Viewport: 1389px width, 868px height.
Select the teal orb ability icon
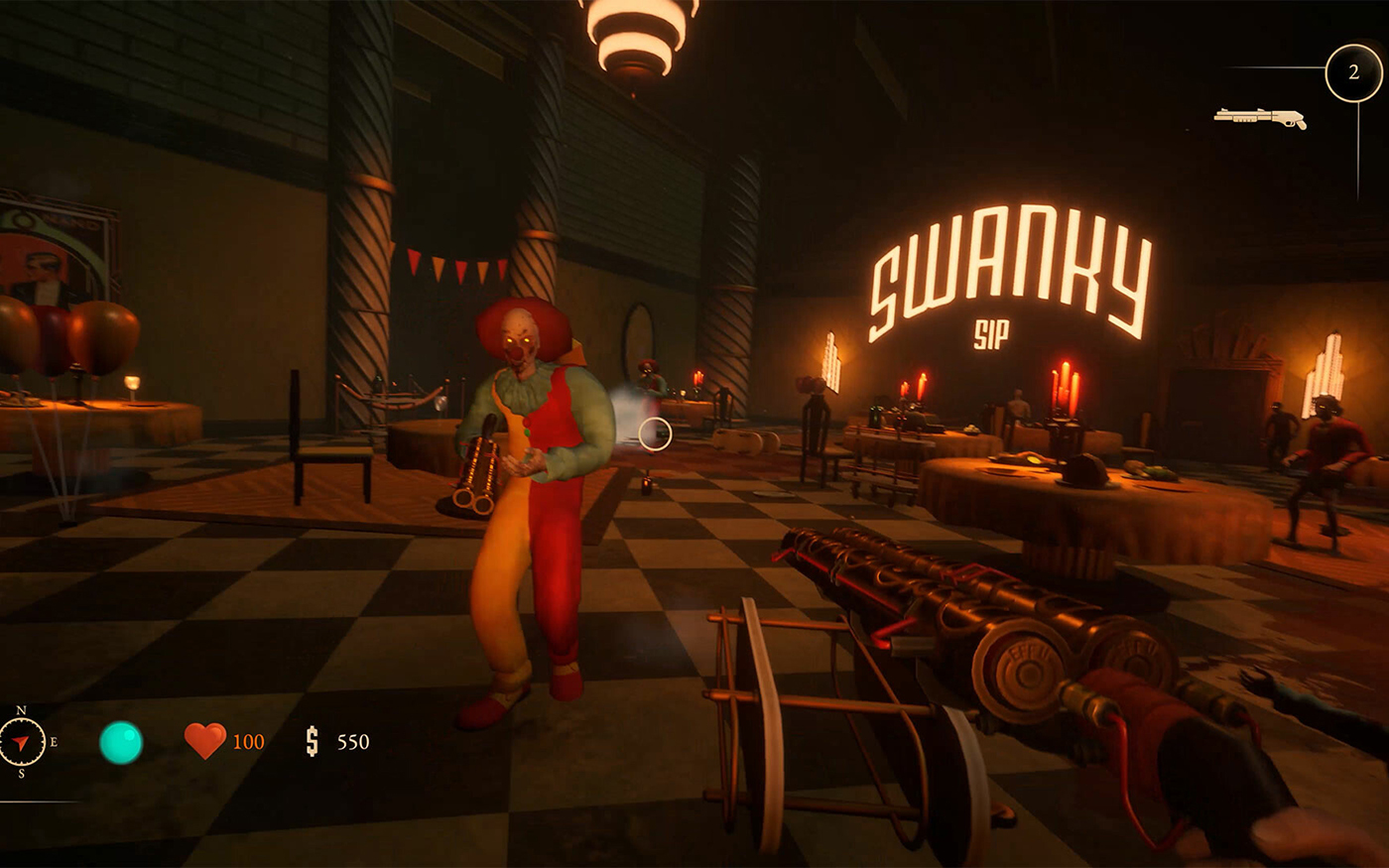click(x=121, y=742)
